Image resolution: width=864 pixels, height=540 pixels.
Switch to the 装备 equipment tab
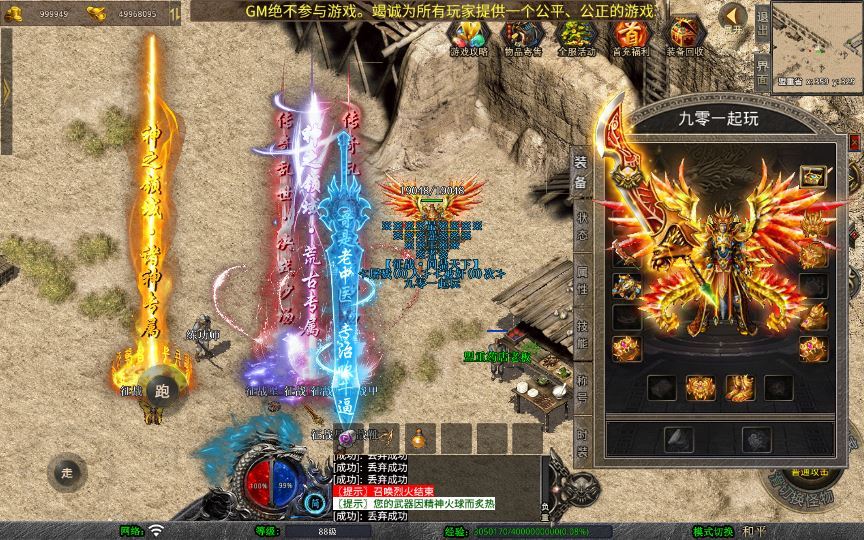[581, 173]
